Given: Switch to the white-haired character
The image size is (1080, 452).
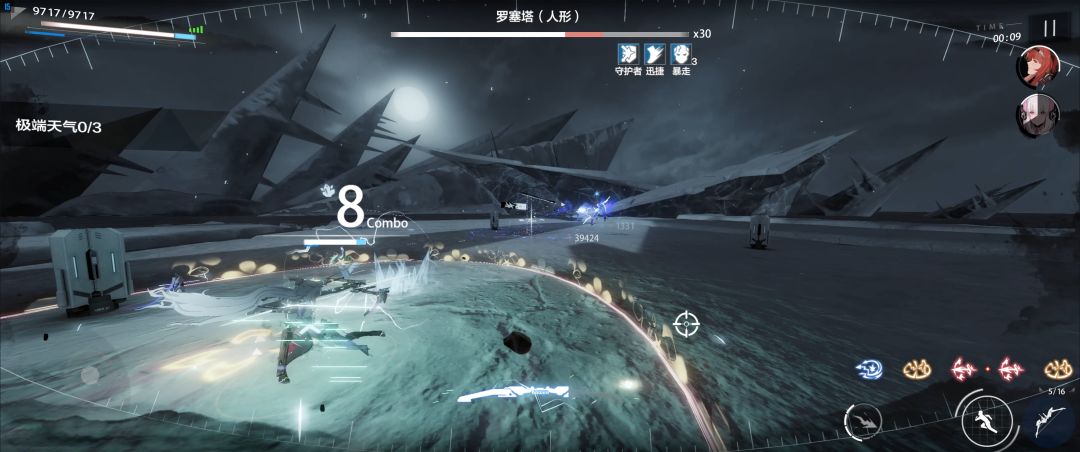Looking at the screenshot, I should tap(1038, 115).
